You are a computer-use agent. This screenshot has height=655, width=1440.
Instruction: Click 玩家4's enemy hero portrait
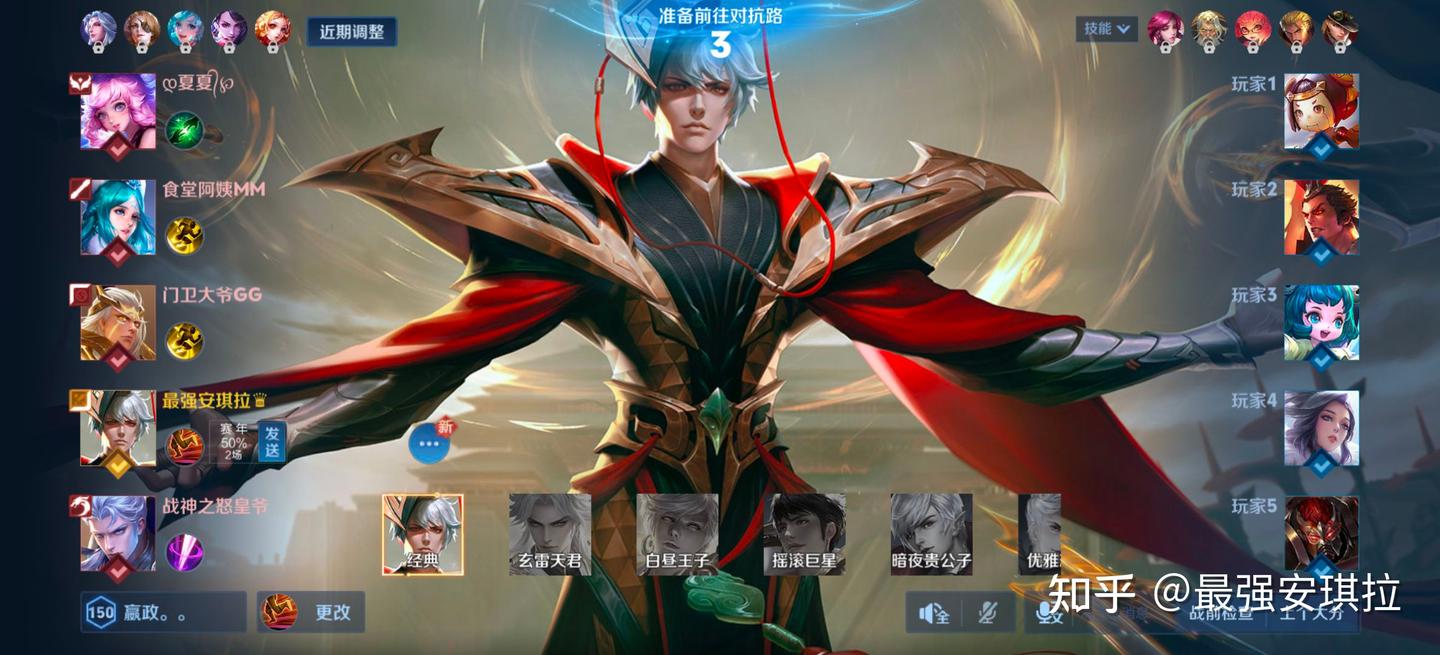coord(1321,428)
